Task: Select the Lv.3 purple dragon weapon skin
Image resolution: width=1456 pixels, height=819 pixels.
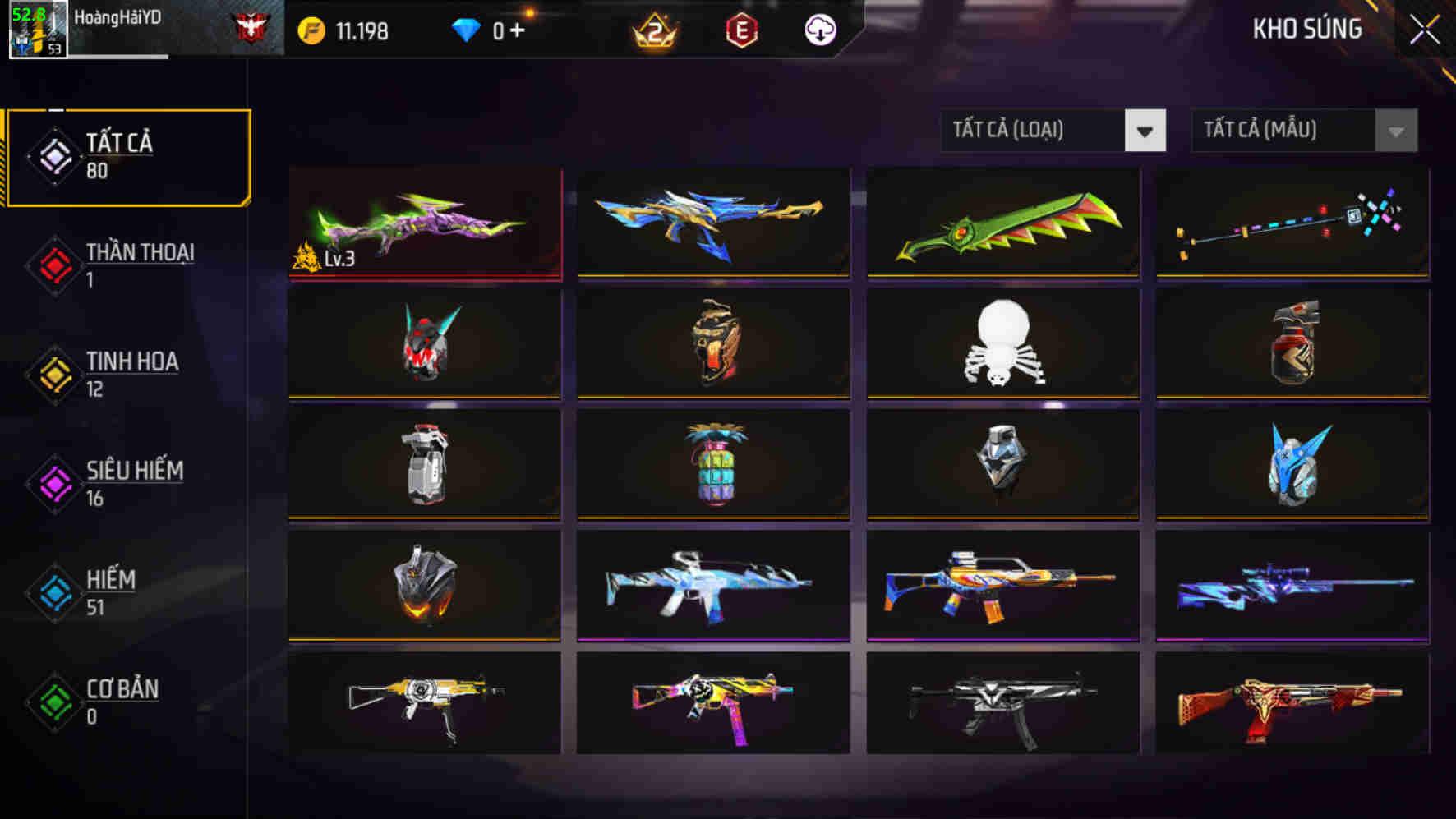Action: 424,223
